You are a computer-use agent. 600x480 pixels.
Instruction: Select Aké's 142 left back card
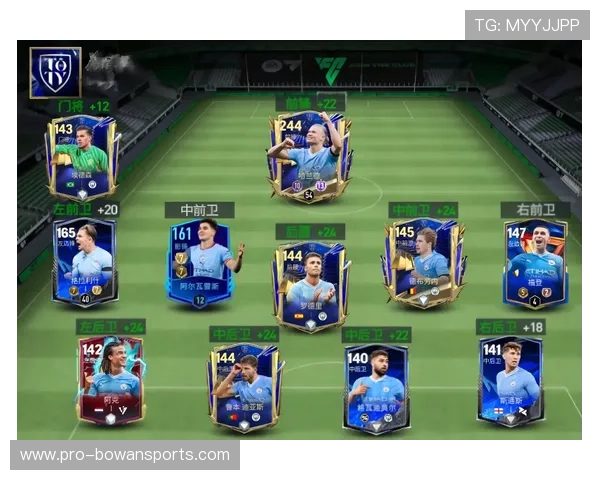(x=110, y=380)
